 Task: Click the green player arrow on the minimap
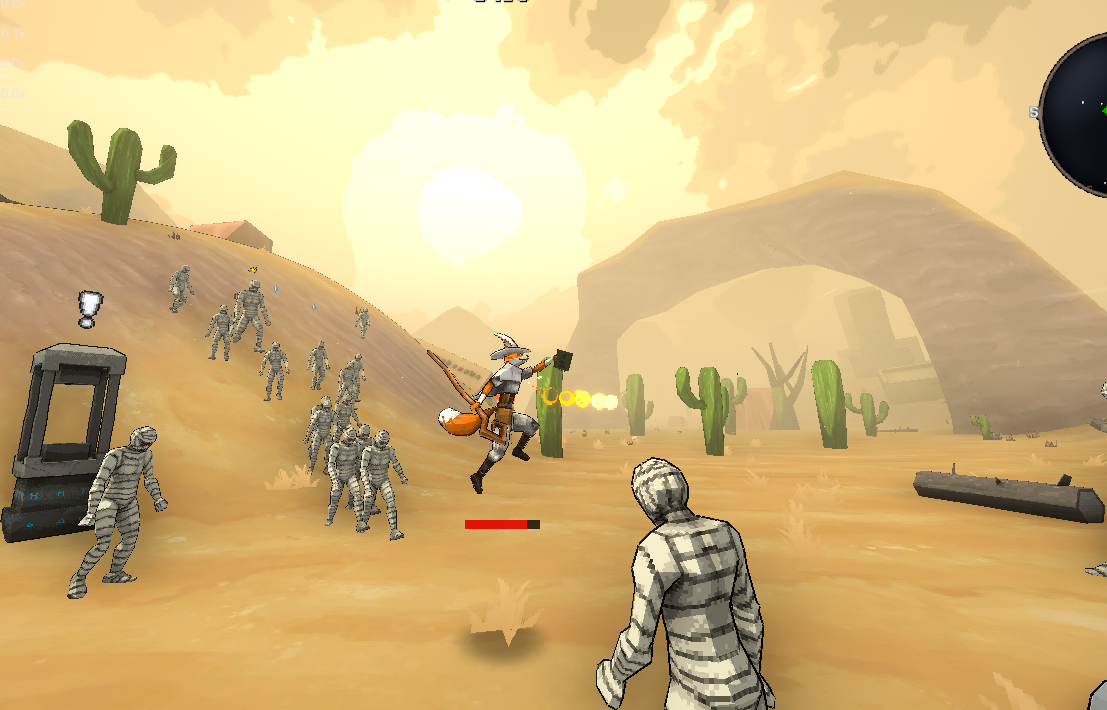(x=1102, y=109)
